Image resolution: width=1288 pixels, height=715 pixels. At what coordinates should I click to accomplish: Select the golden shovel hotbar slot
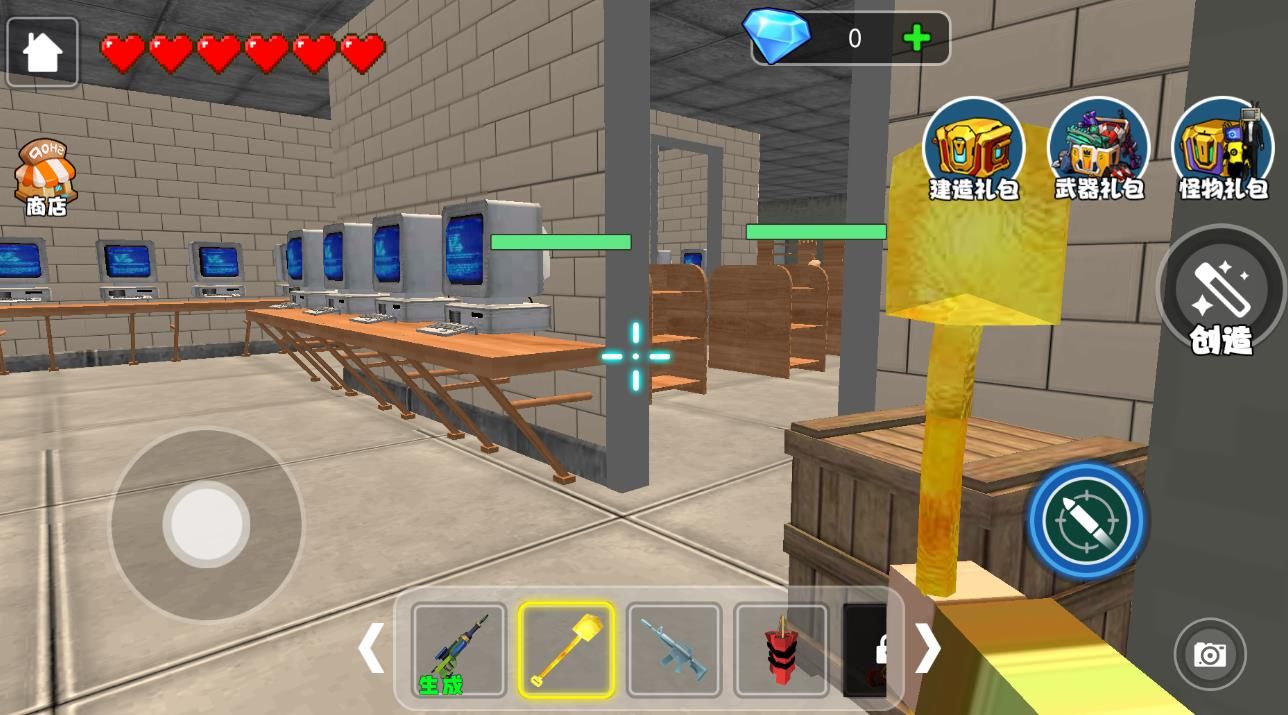pos(566,650)
